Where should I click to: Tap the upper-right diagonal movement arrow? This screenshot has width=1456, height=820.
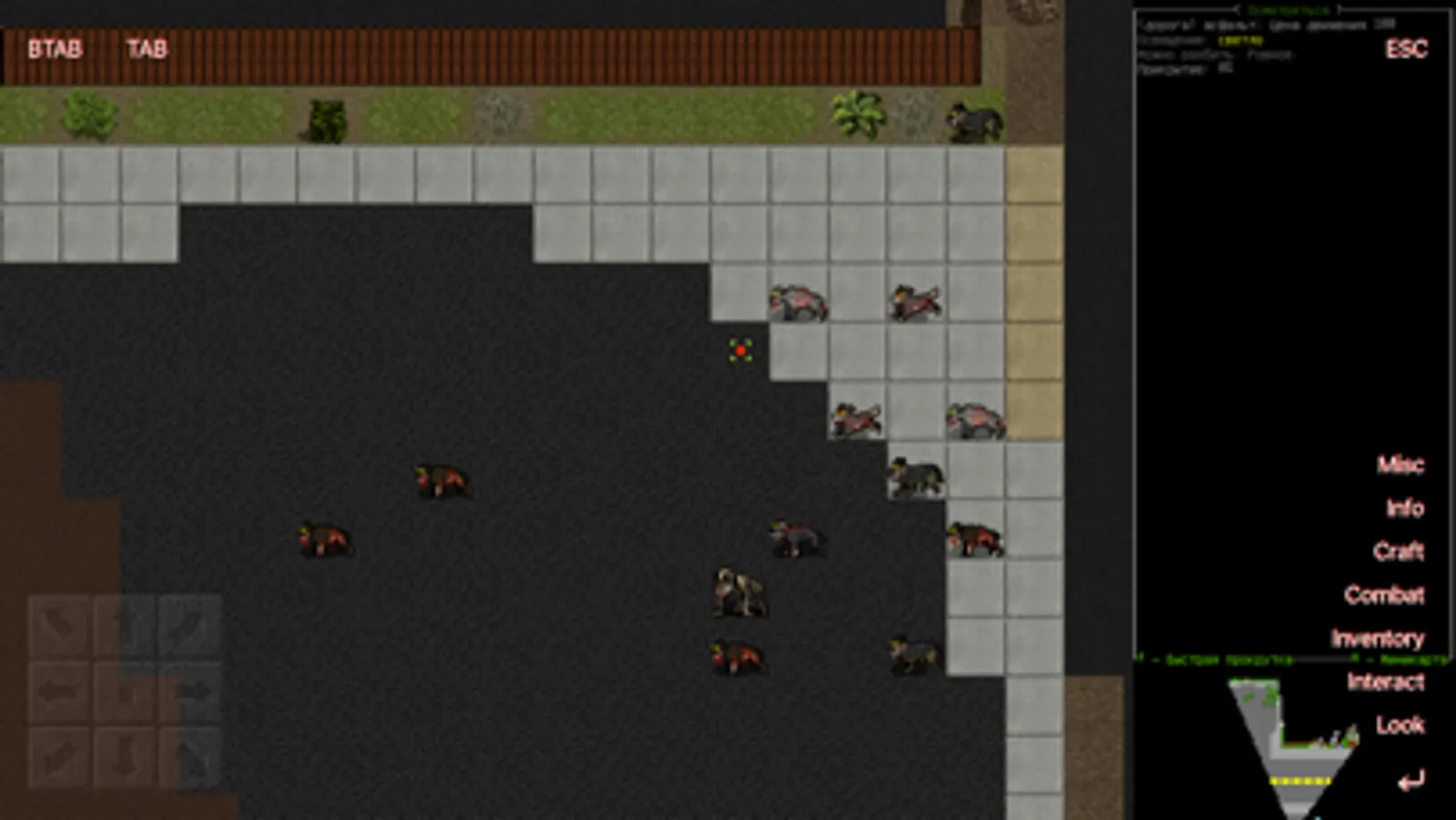coord(192,626)
